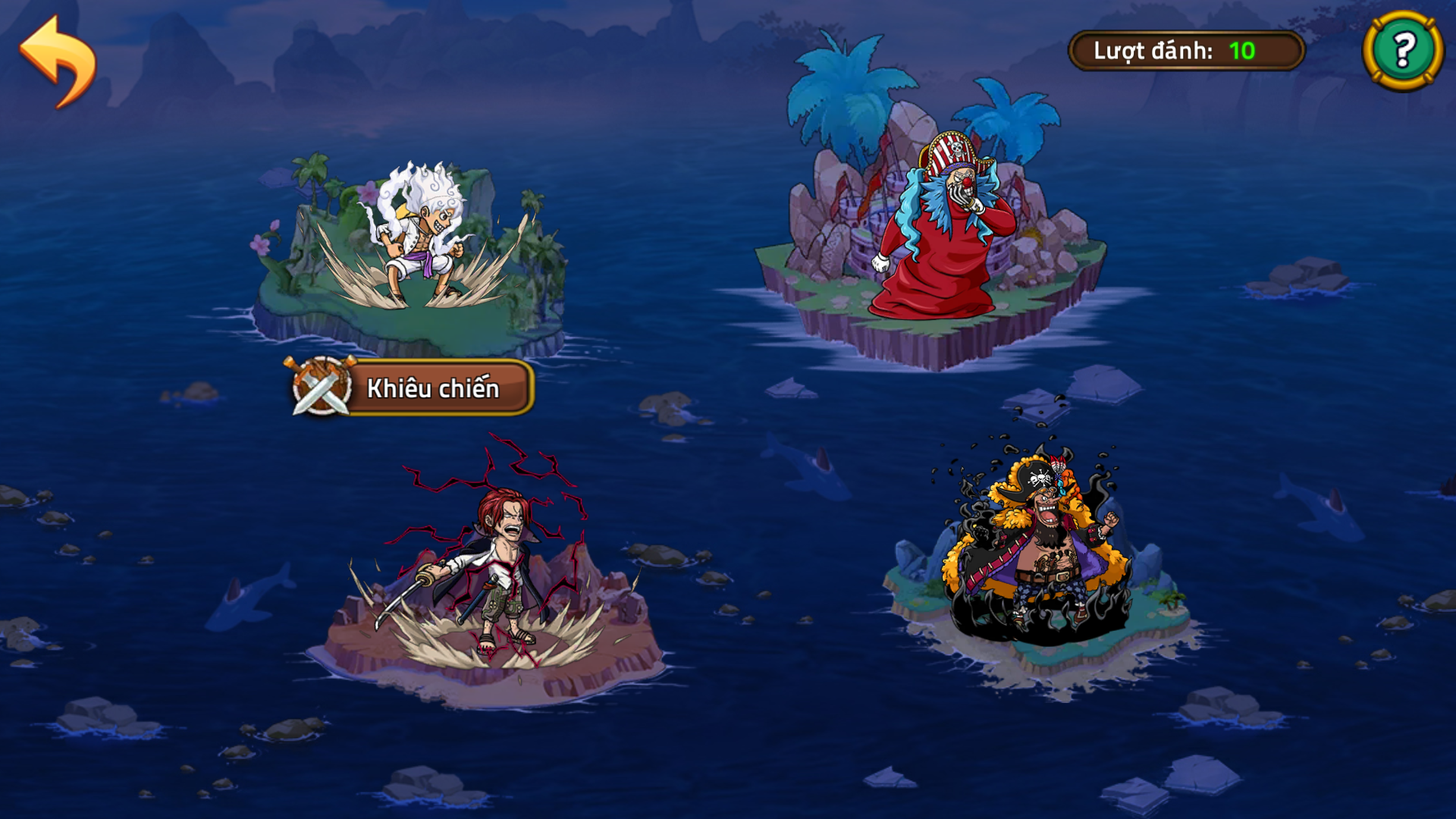The height and width of the screenshot is (819, 1456).
Task: Start the Khiêu chiến challenge
Action: pyautogui.click(x=412, y=388)
